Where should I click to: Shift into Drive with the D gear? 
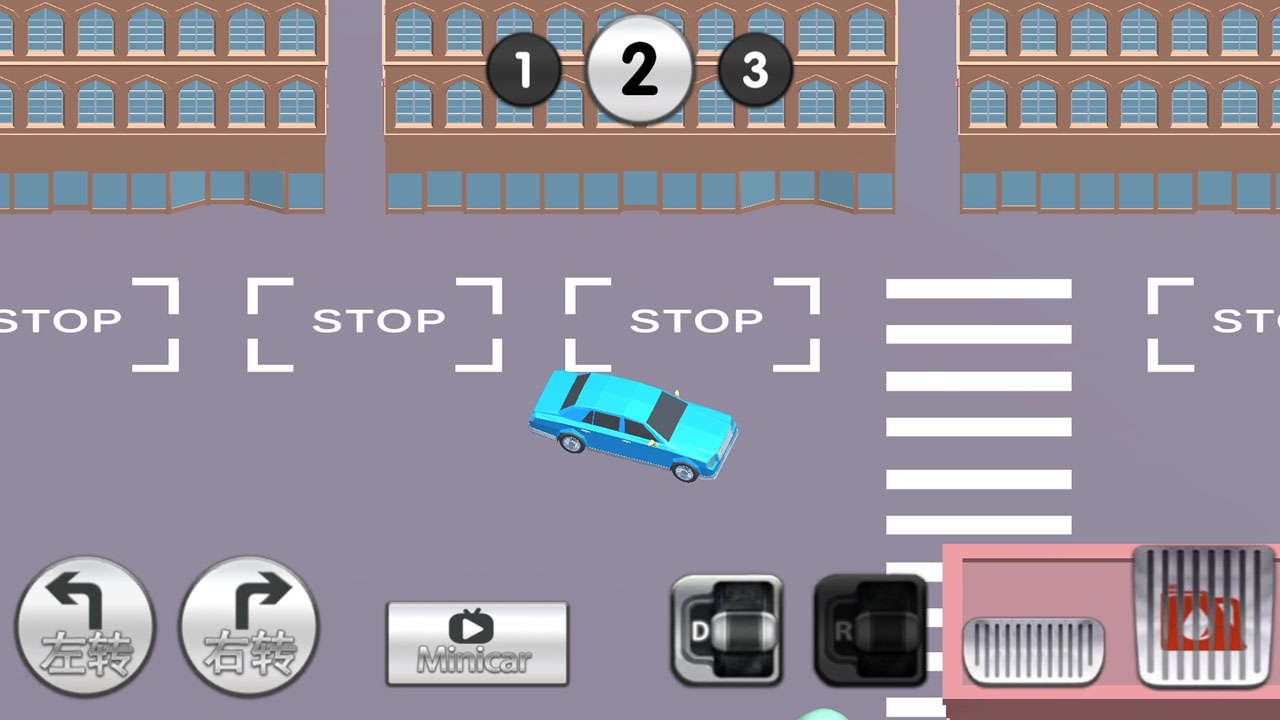coord(727,630)
